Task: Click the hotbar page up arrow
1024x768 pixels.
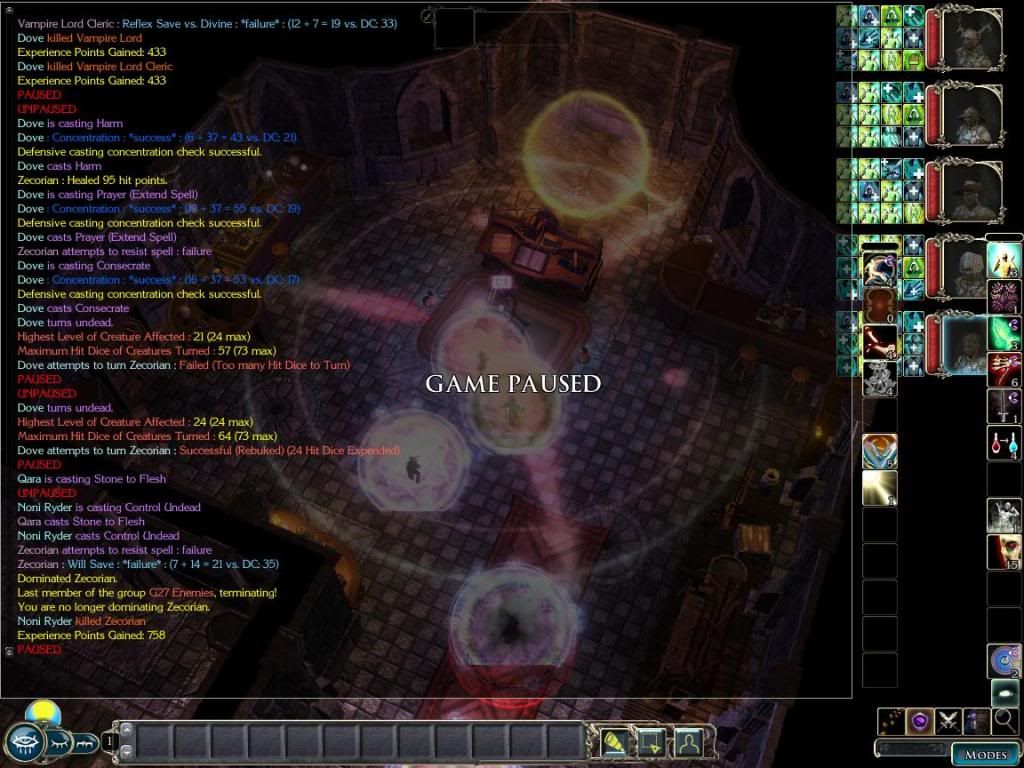Action: [x=127, y=729]
